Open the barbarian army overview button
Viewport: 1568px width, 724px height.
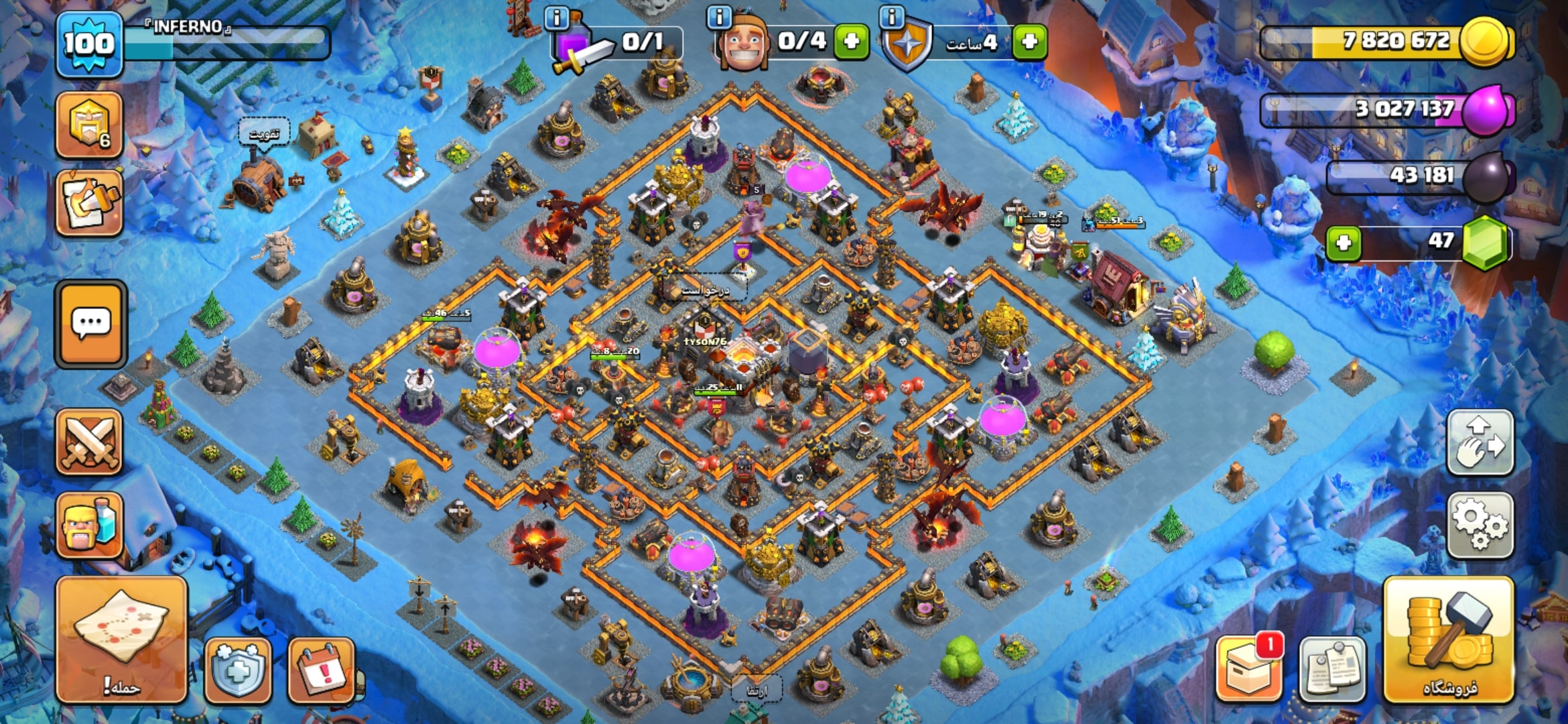pos(89,525)
